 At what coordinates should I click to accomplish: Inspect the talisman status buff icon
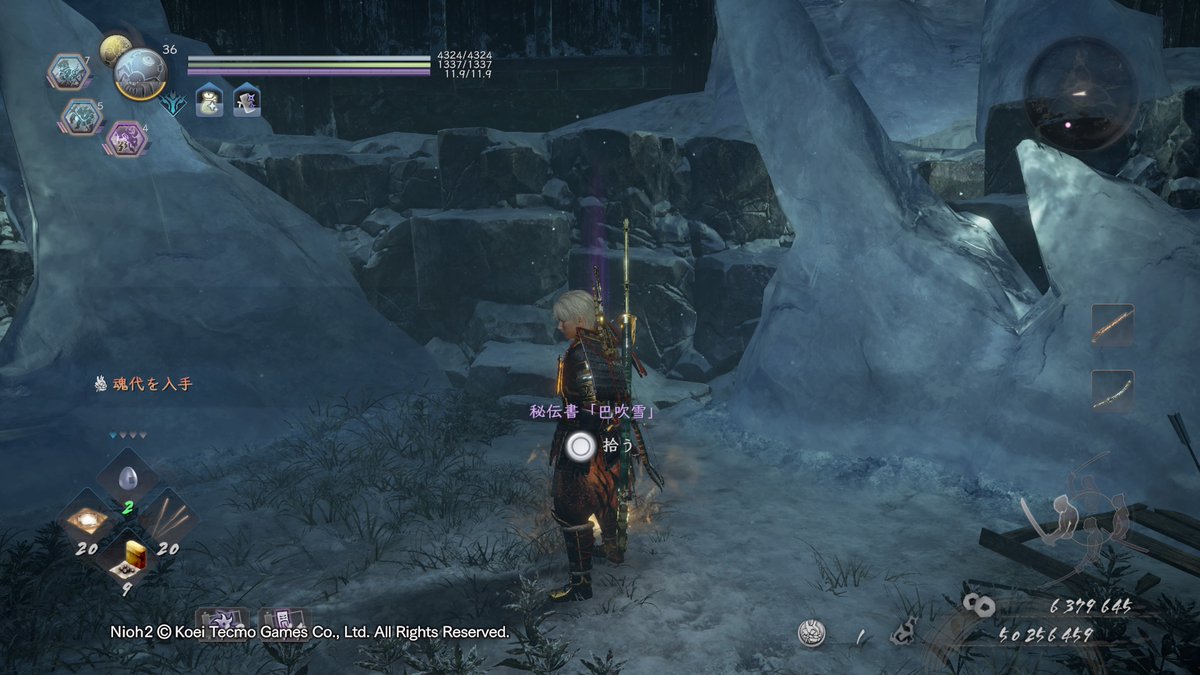[246, 100]
